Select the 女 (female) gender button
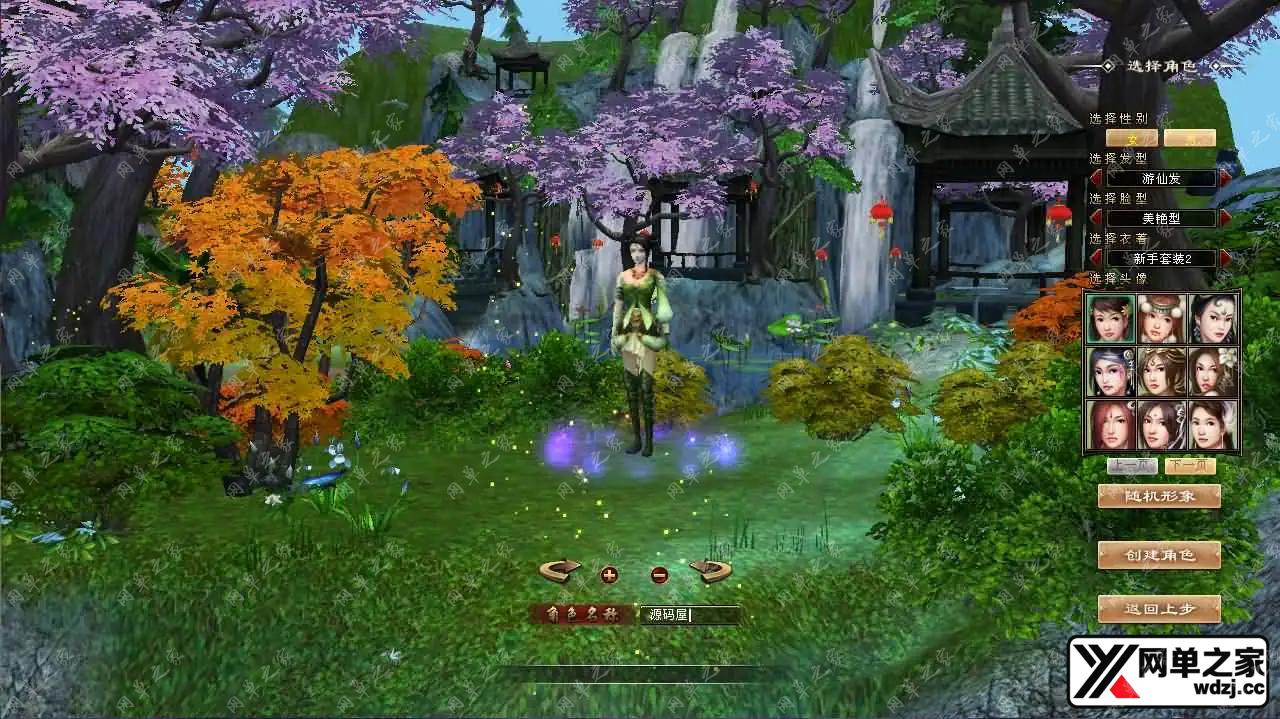Viewport: 1280px width, 719px height. [x=1132, y=138]
